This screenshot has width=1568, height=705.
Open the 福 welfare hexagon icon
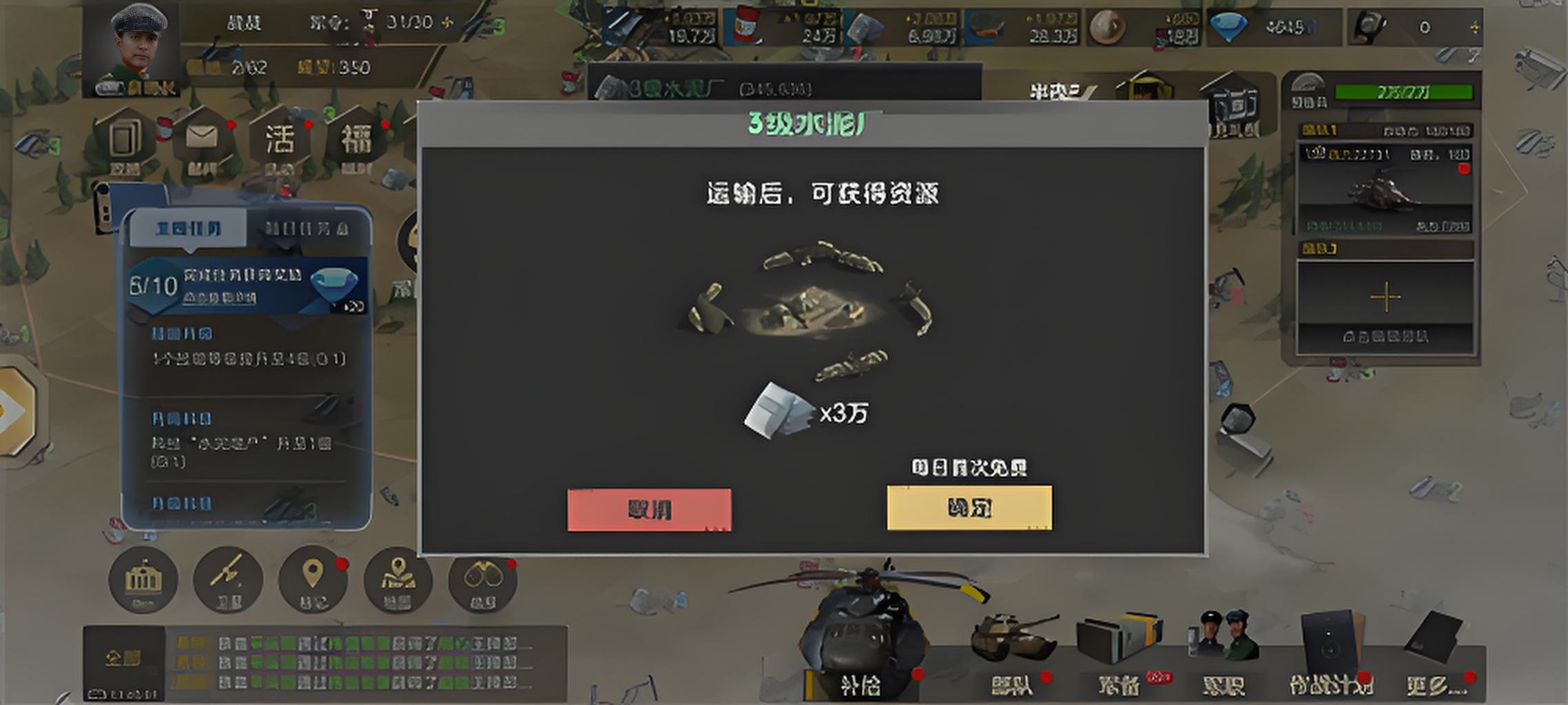click(357, 140)
